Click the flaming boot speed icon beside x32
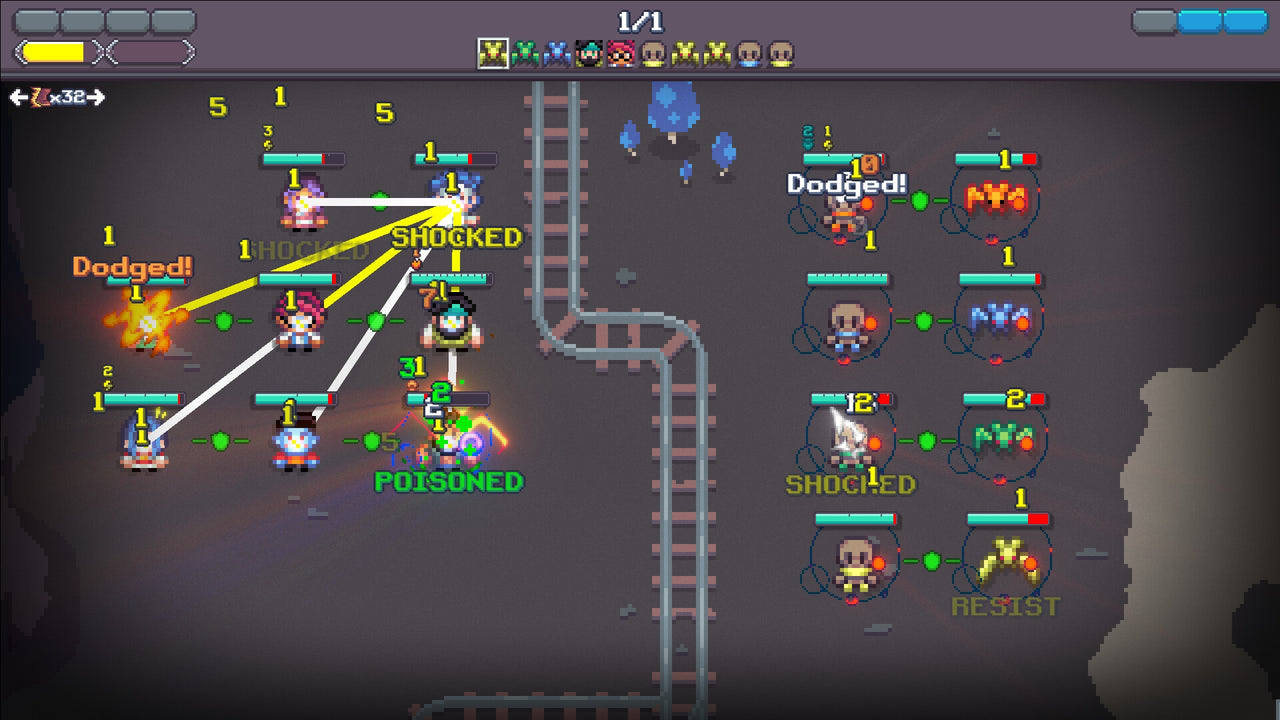1280x720 pixels. [41, 96]
